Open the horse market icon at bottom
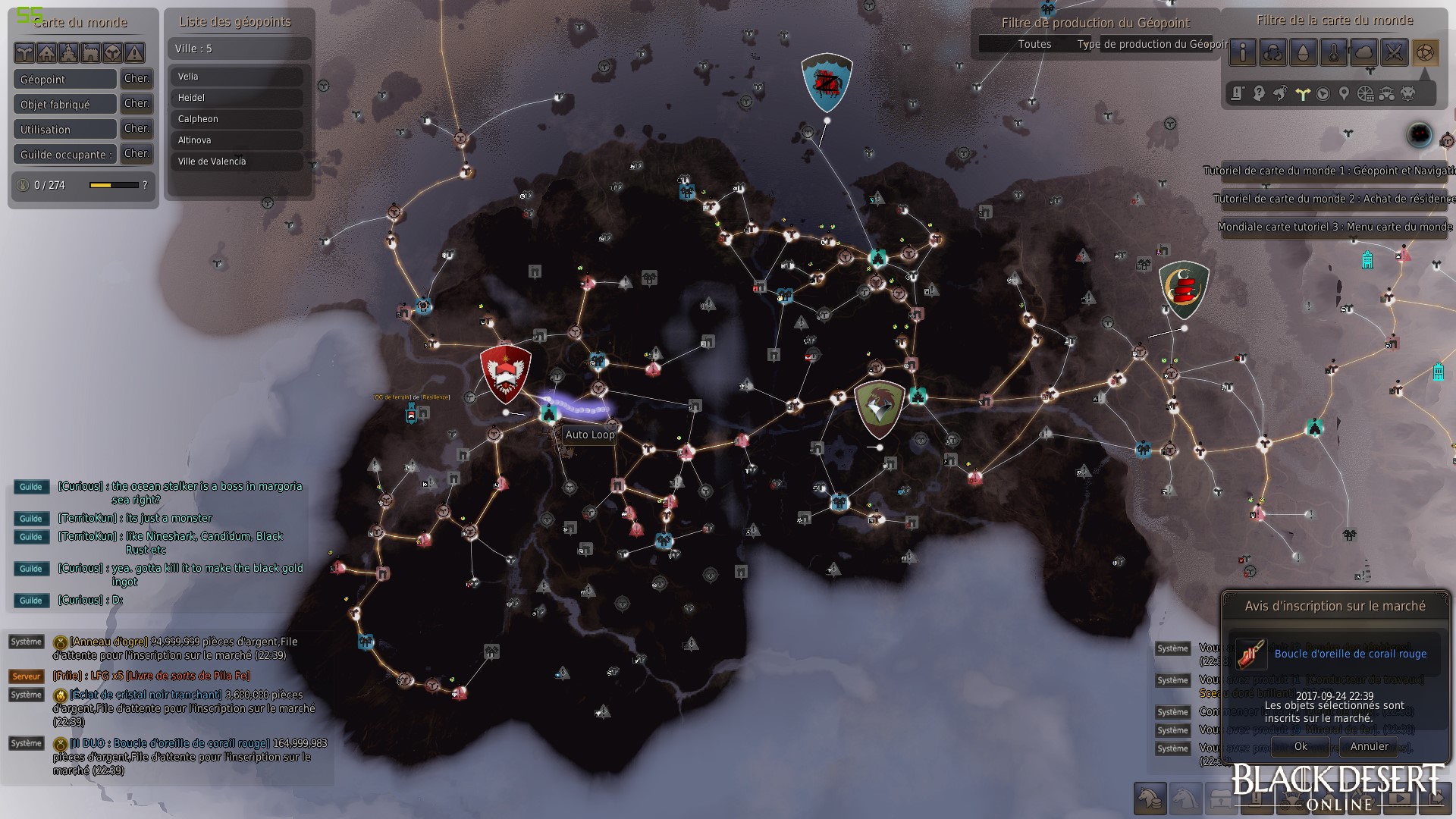 coord(1150,798)
